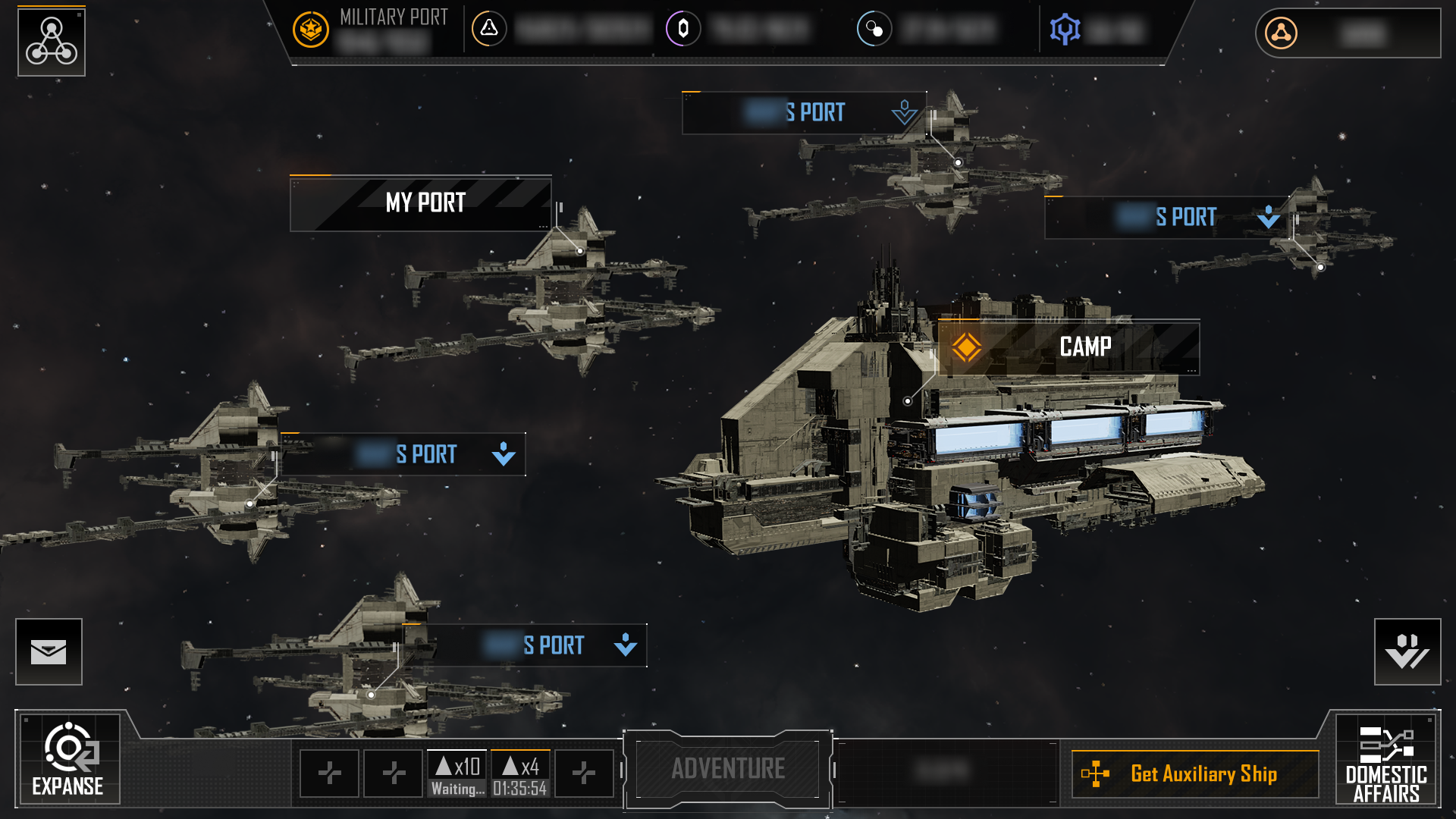Image resolution: width=1456 pixels, height=819 pixels.
Task: Expand the down arrow on the right-side S Port label
Action: [x=1266, y=218]
